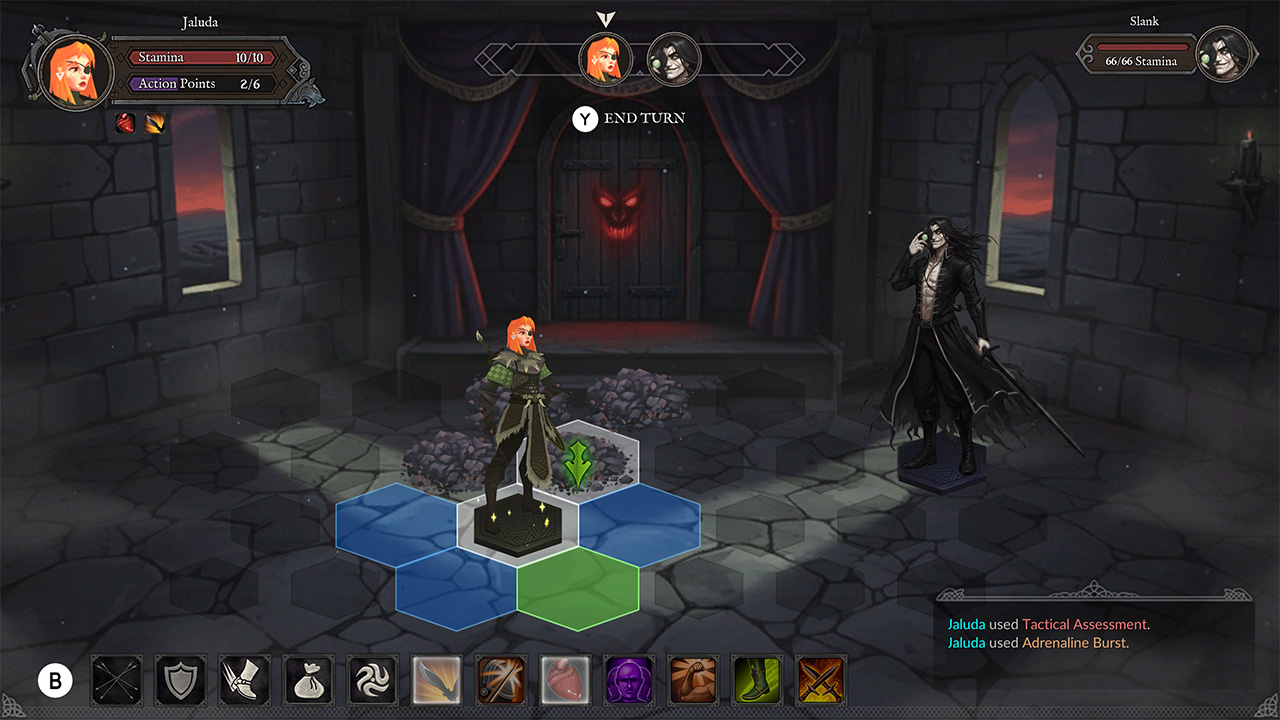1280x720 pixels.
Task: Activate the kick ability with the boot icon
Action: (244, 680)
